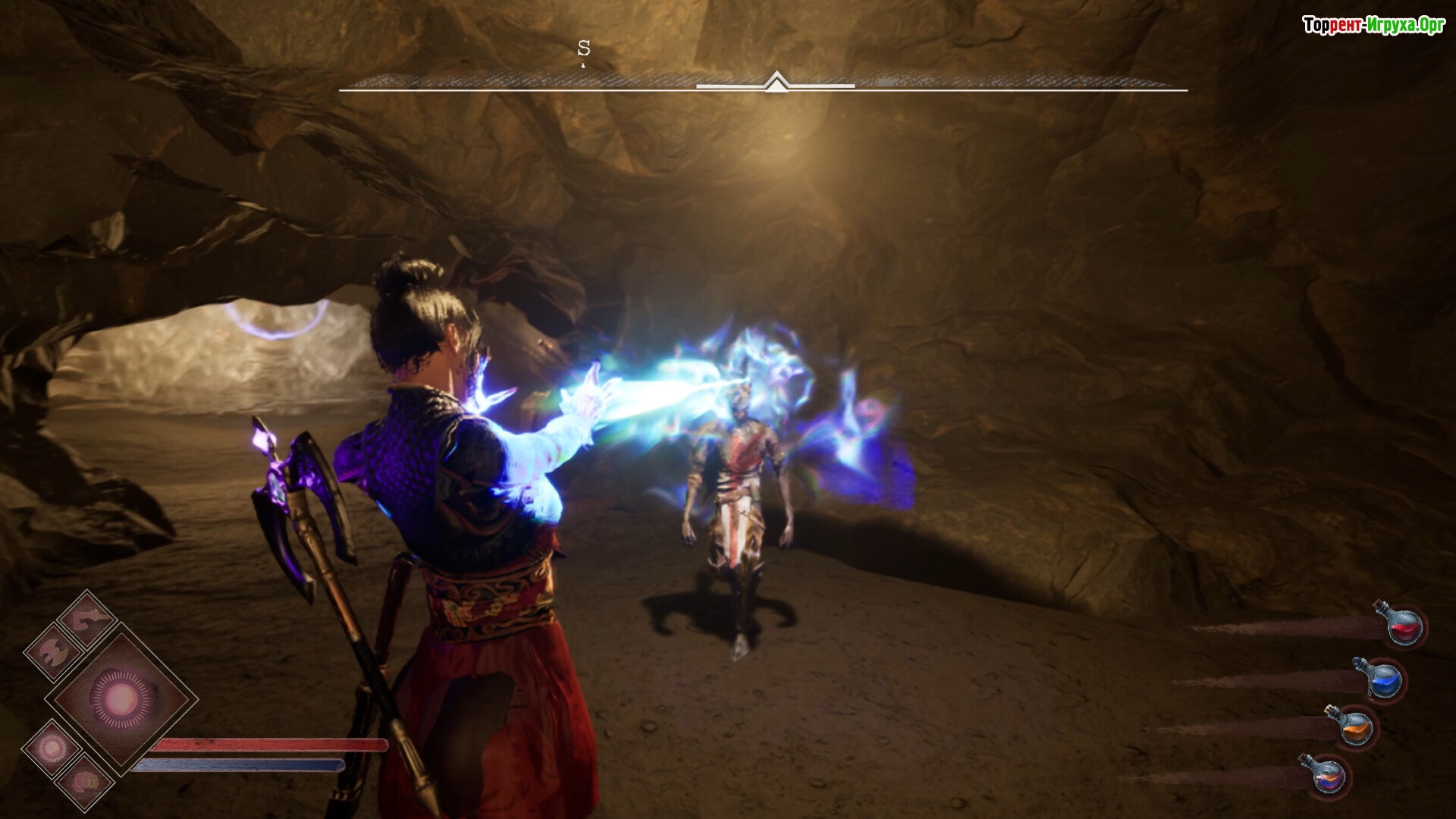Choose the hand-holding-weapon ability icon
This screenshot has width=1456, height=819.
tap(87, 619)
